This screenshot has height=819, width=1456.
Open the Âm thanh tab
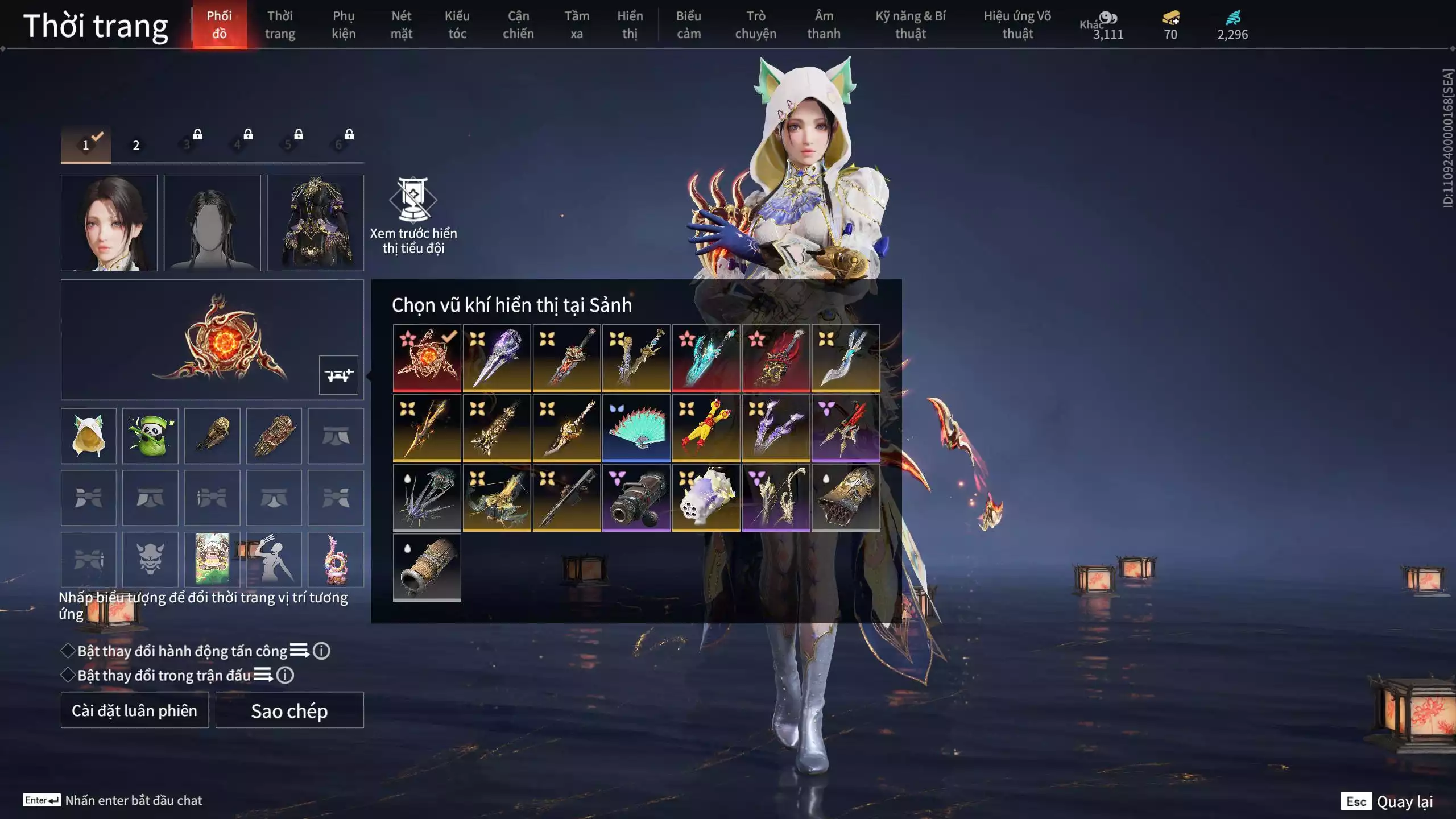(x=824, y=25)
